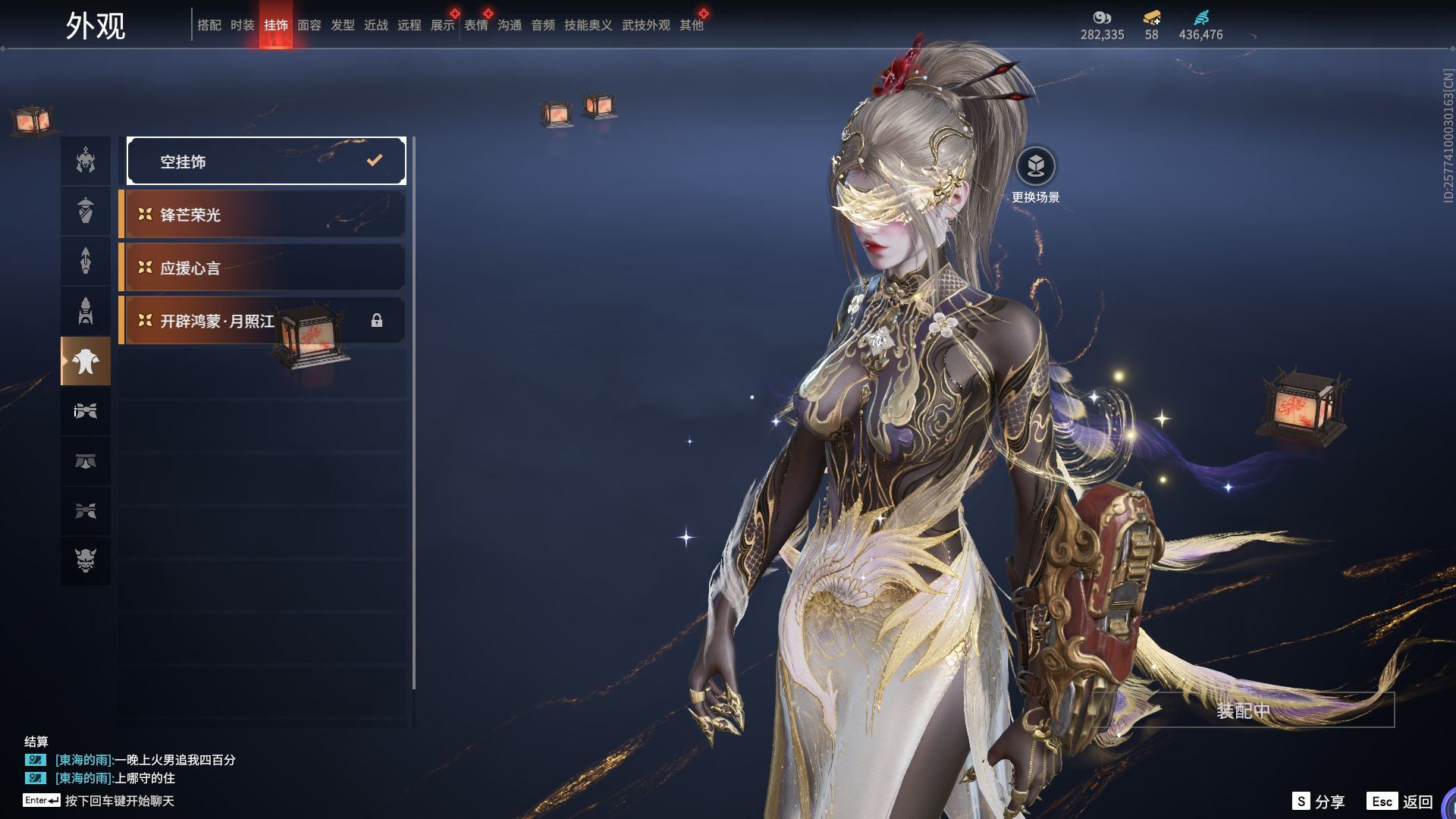Select the 音频 tab
This screenshot has height=819, width=1456.
tap(542, 25)
